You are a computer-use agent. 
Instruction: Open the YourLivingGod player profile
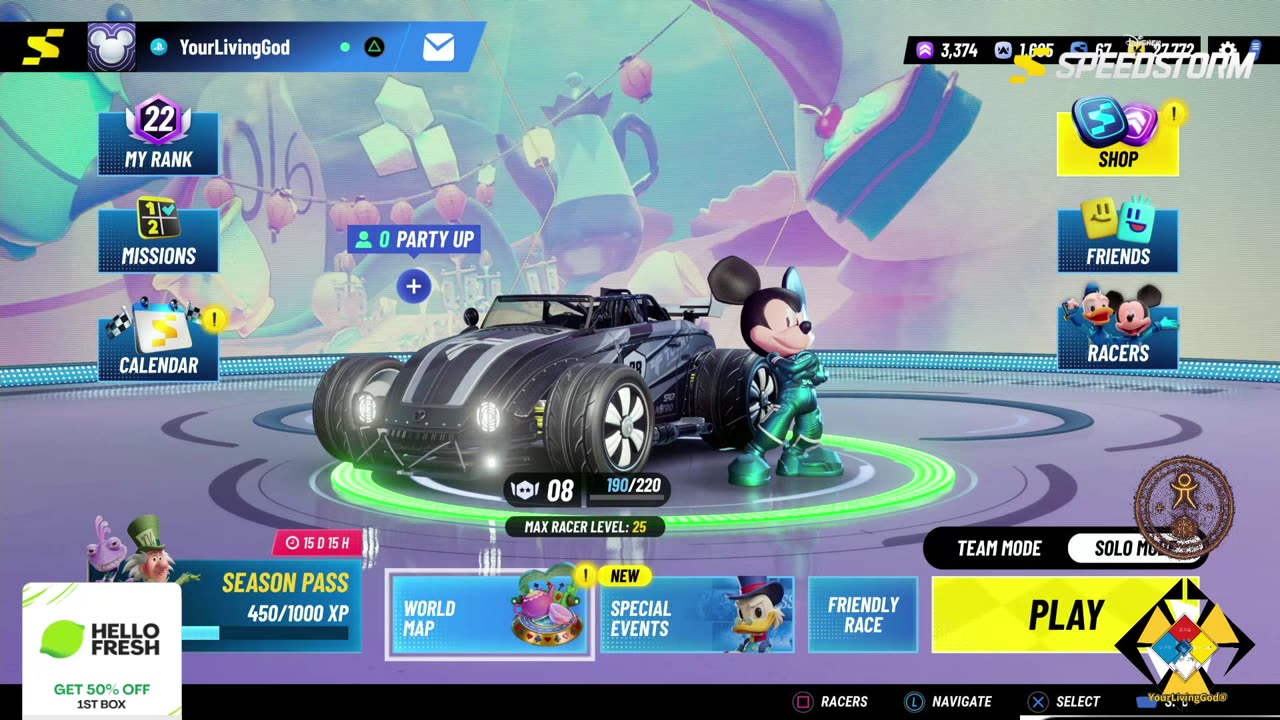[x=233, y=47]
